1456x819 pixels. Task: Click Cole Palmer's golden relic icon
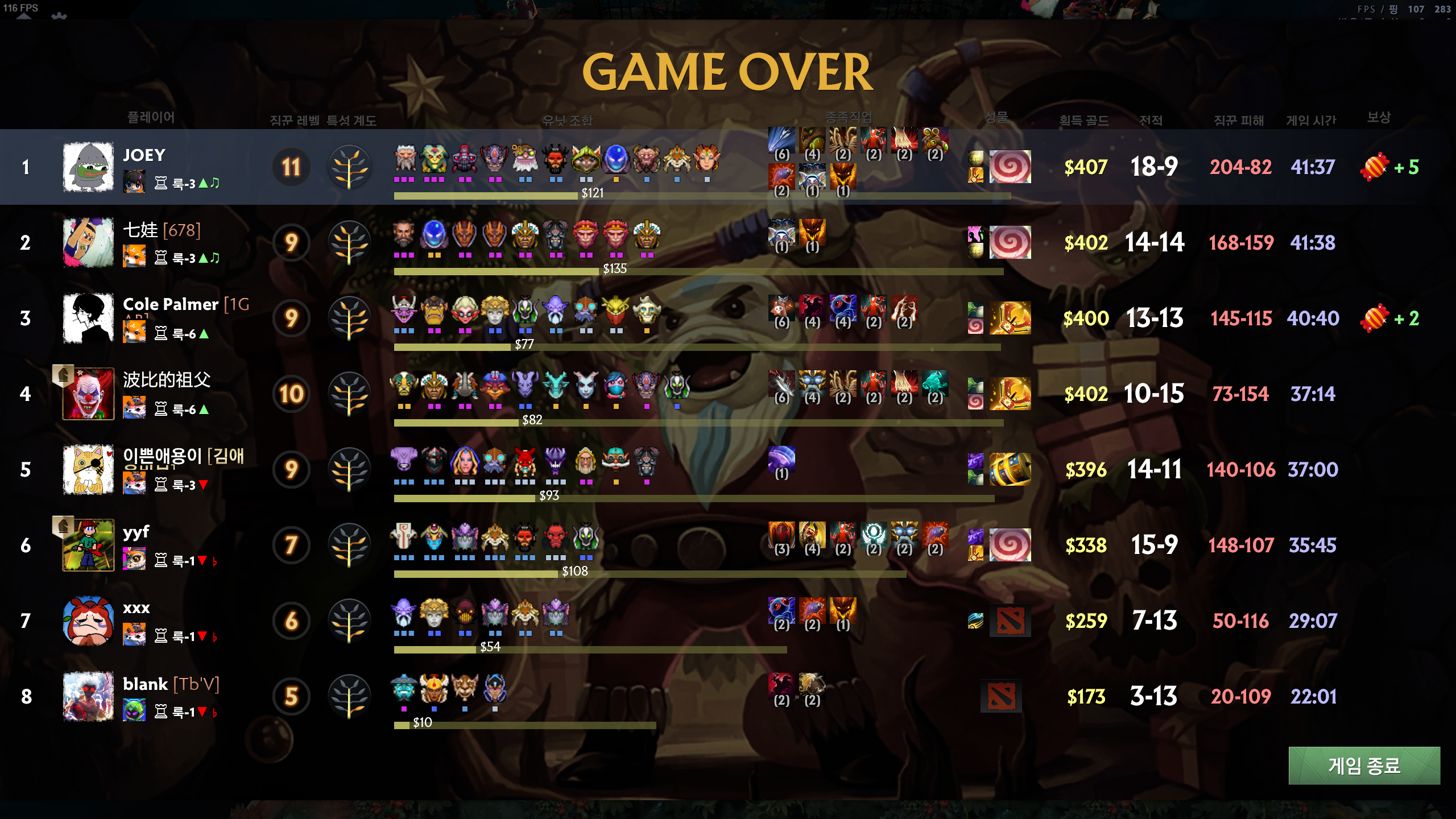[x=1010, y=318]
